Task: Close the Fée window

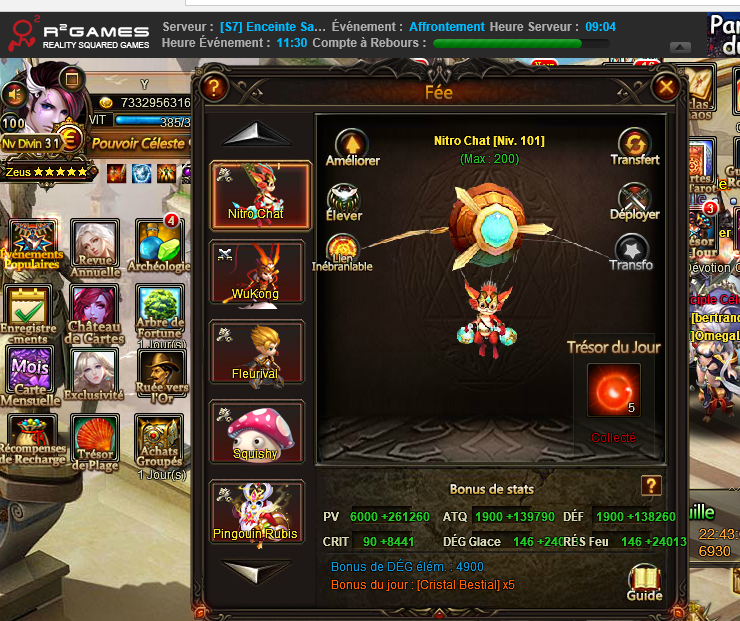Action: point(666,89)
